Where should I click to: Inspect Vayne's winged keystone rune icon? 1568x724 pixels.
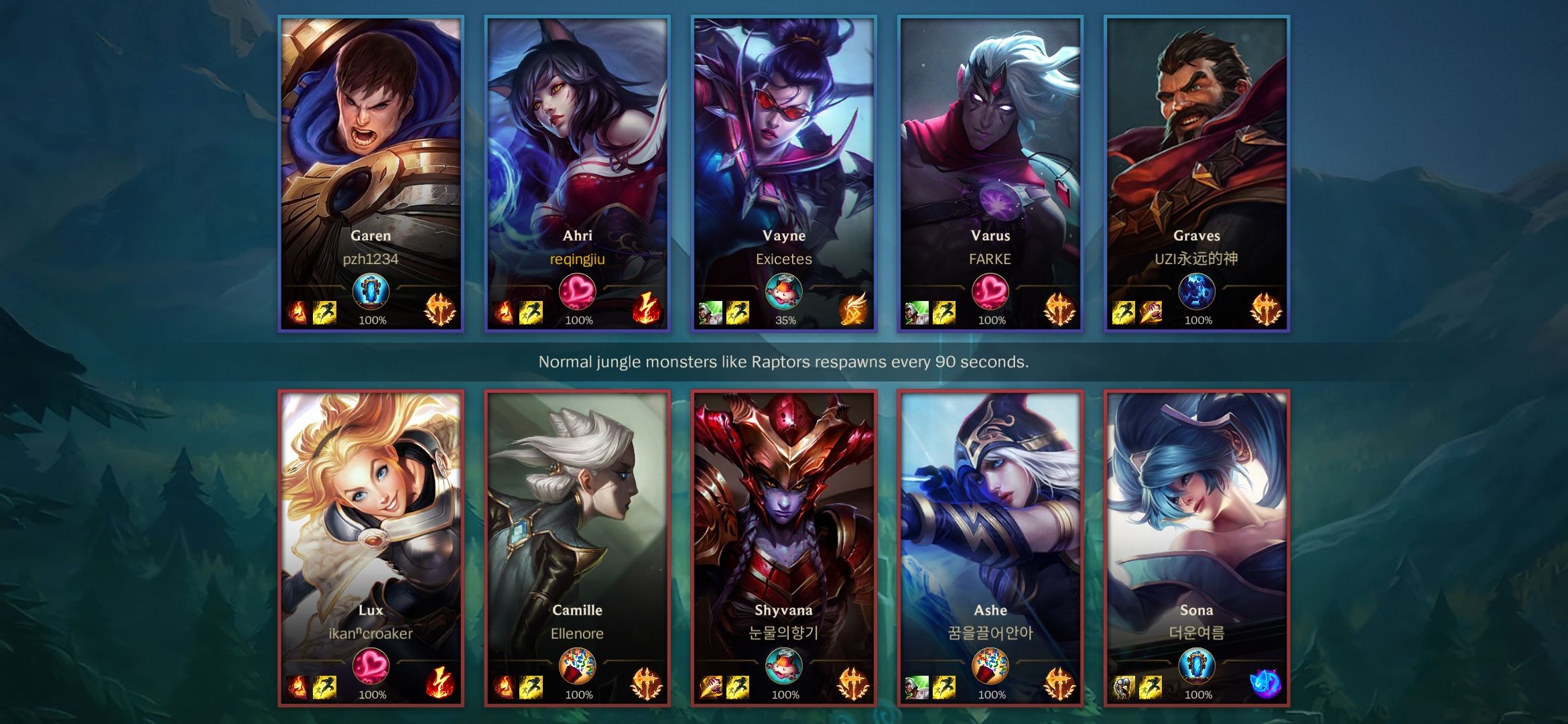(852, 310)
